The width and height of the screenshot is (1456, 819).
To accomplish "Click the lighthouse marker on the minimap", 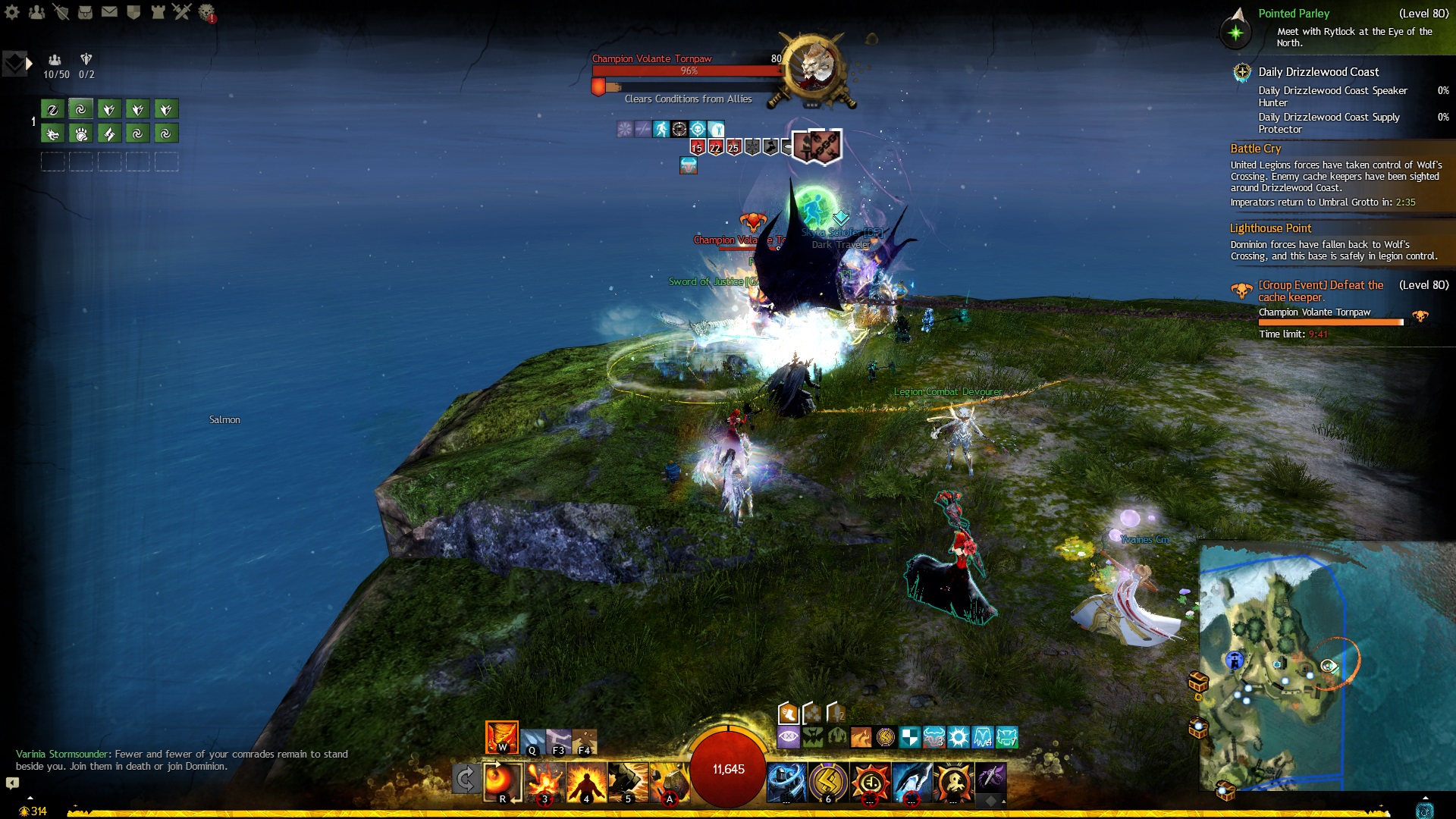I will 1235,661.
